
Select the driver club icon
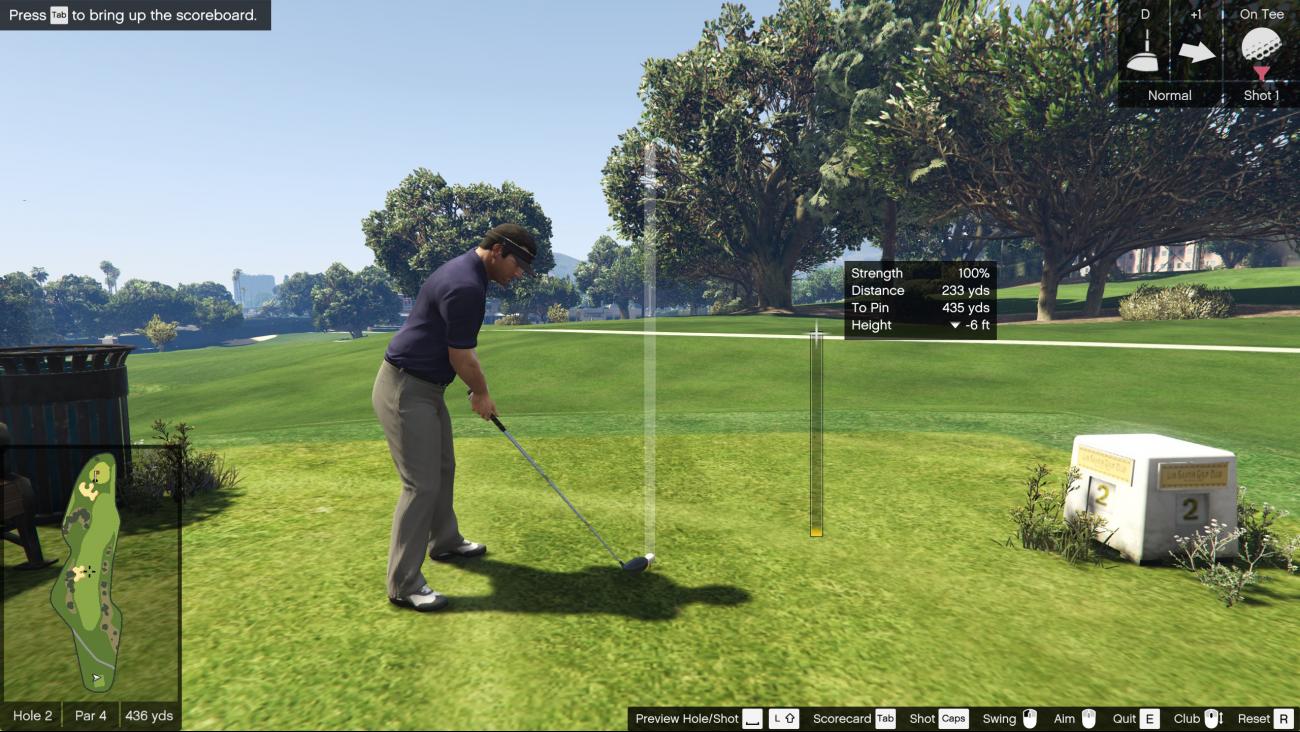(1143, 51)
